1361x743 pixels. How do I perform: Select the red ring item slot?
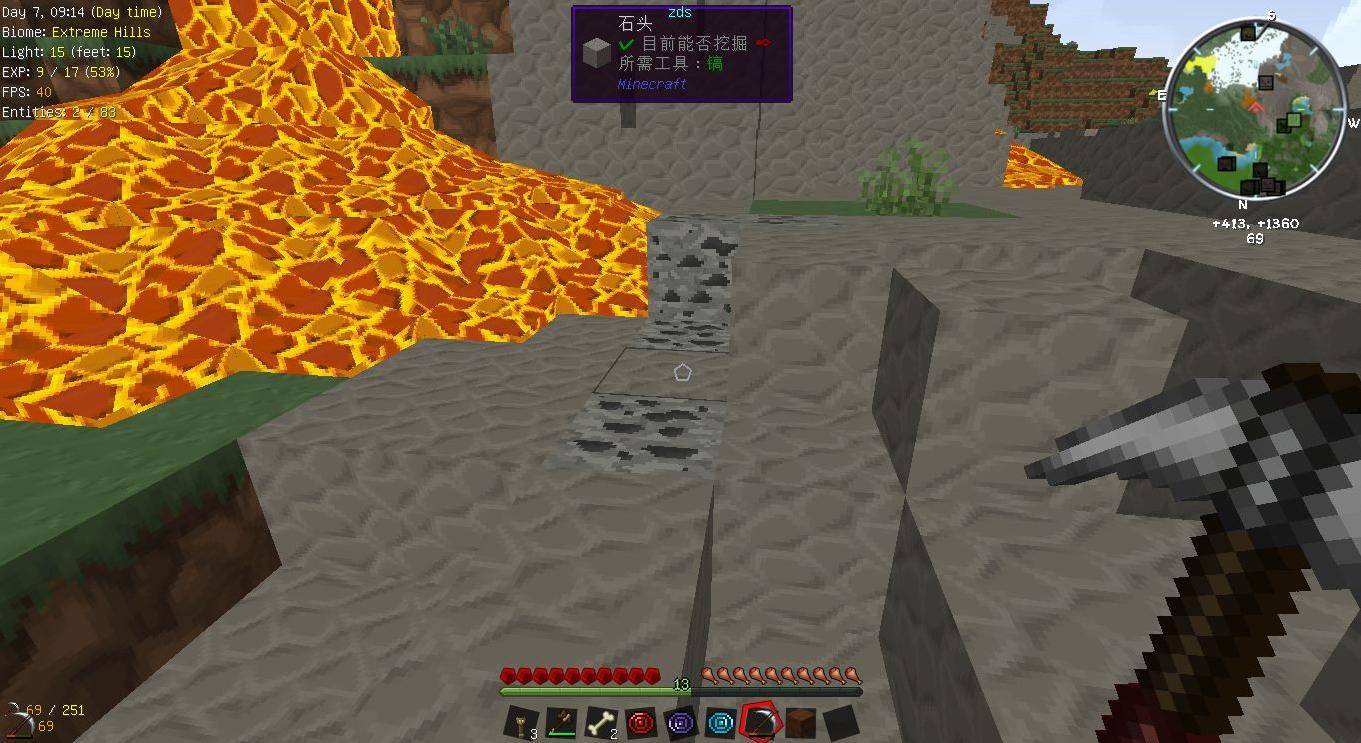click(641, 722)
